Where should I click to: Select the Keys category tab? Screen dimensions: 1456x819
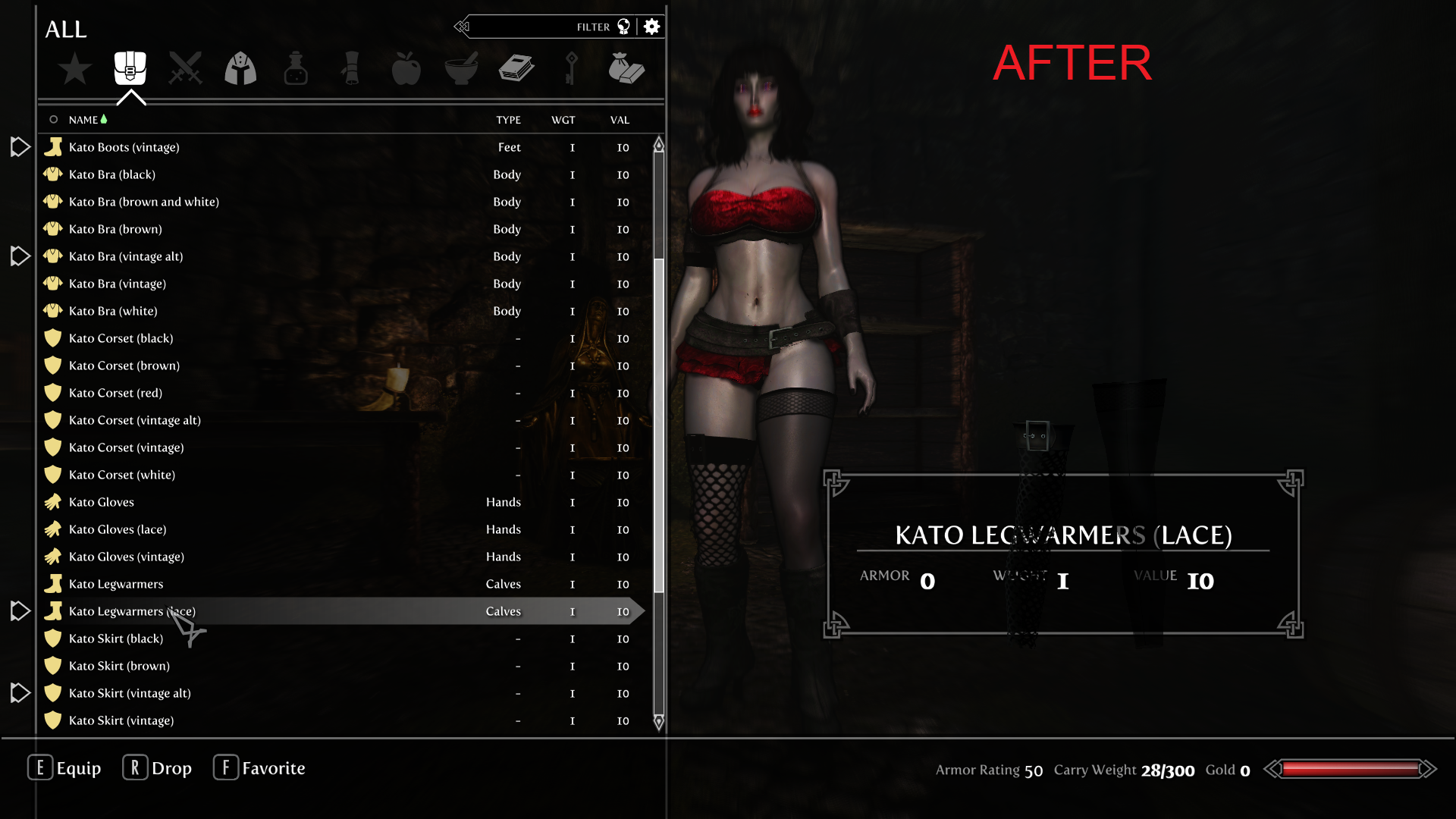tap(571, 68)
